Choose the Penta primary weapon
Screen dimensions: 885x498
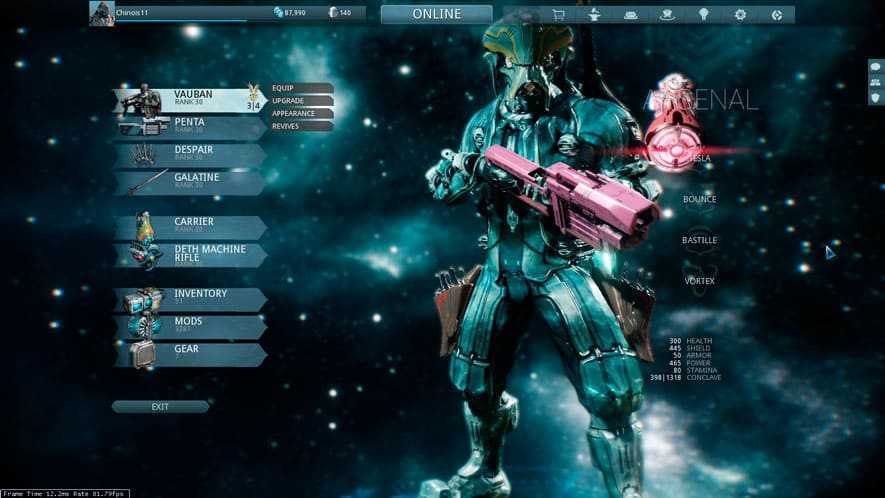point(190,127)
